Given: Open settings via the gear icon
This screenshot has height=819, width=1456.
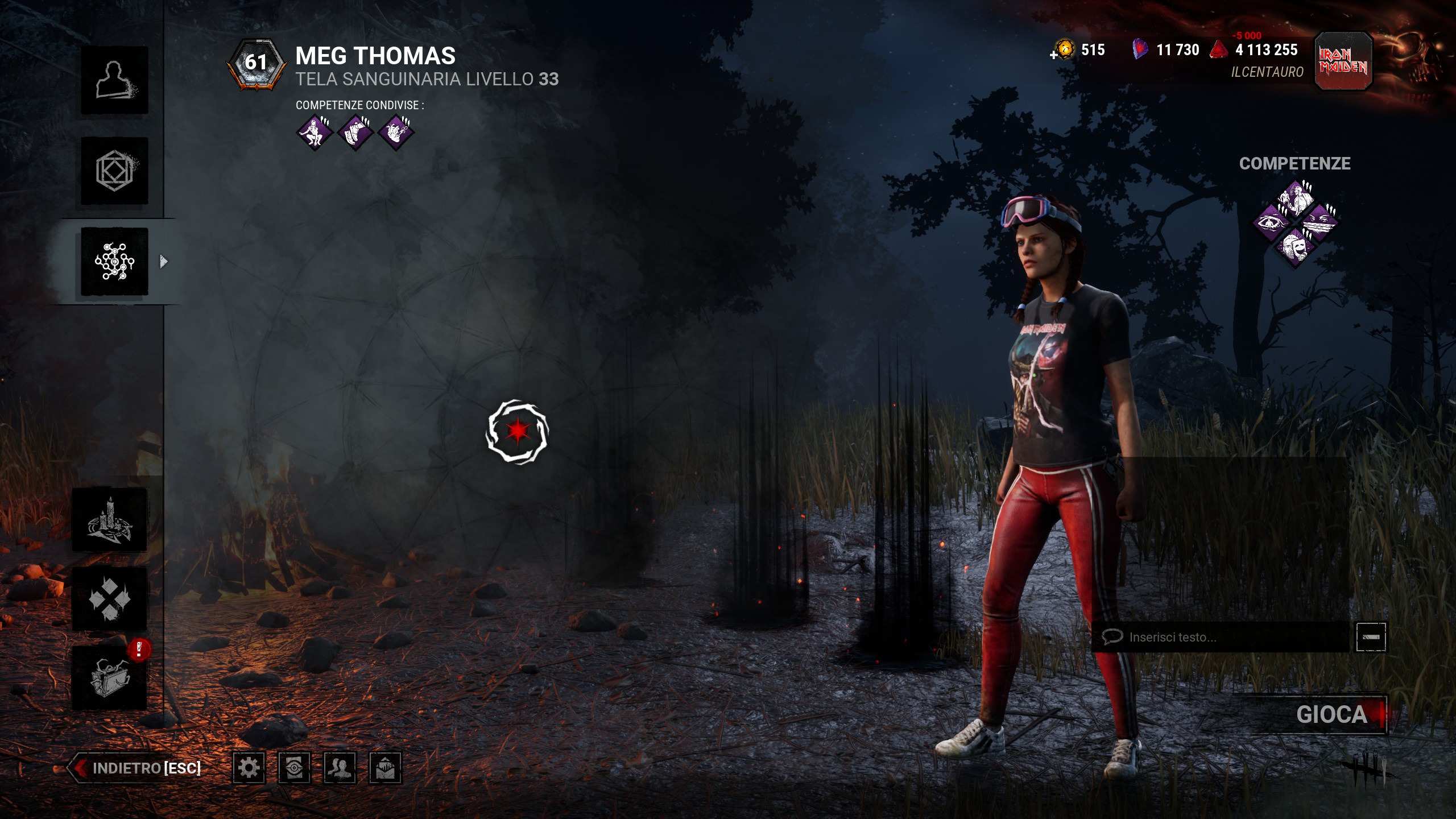Looking at the screenshot, I should tap(249, 768).
